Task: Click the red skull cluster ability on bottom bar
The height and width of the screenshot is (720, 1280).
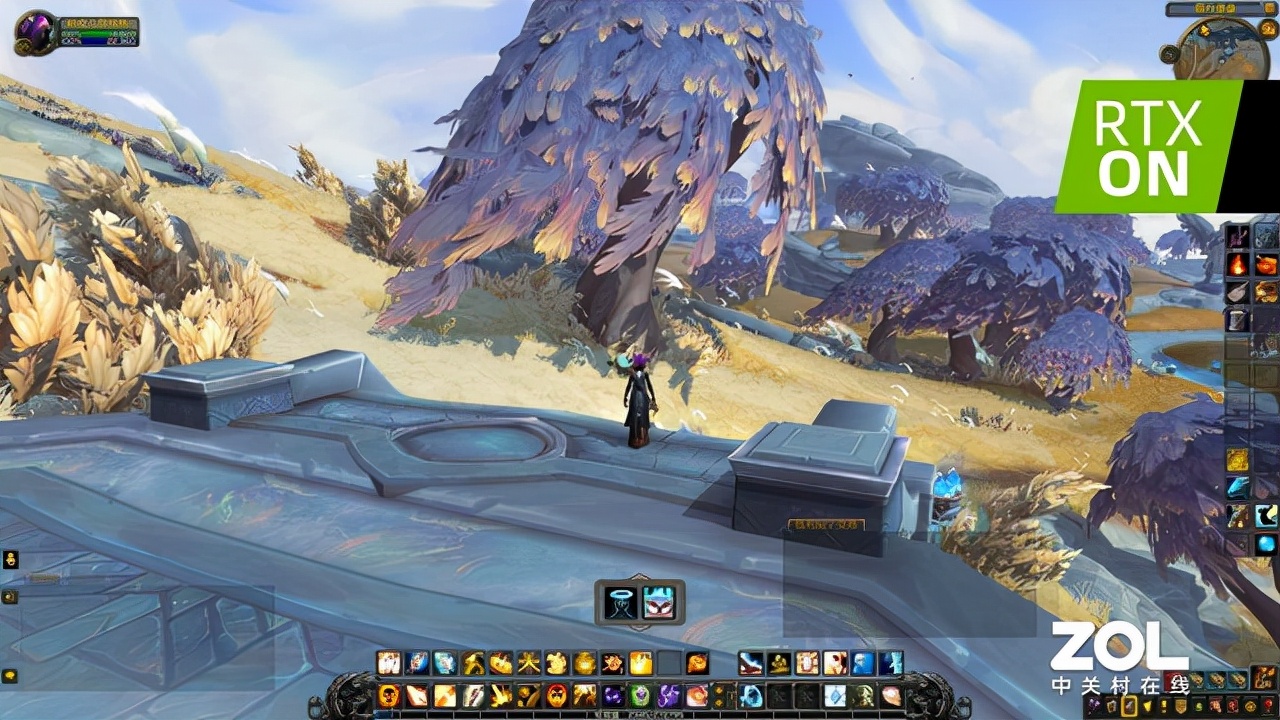Action: pyautogui.click(x=557, y=696)
